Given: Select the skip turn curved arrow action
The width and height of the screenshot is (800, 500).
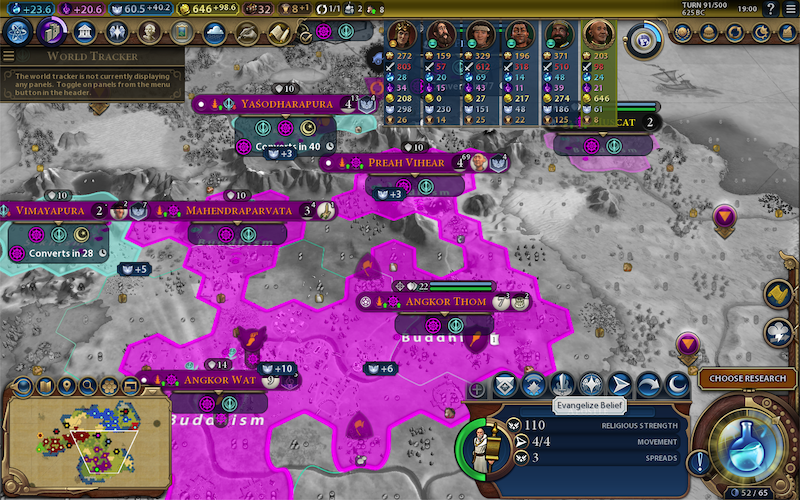Looking at the screenshot, I should pyautogui.click(x=648, y=384).
